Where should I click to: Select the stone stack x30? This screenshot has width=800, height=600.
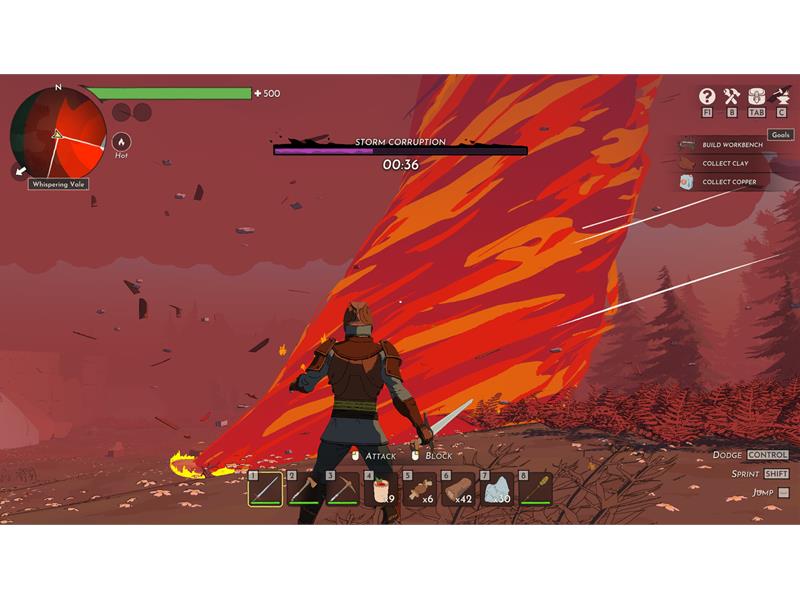coord(497,489)
